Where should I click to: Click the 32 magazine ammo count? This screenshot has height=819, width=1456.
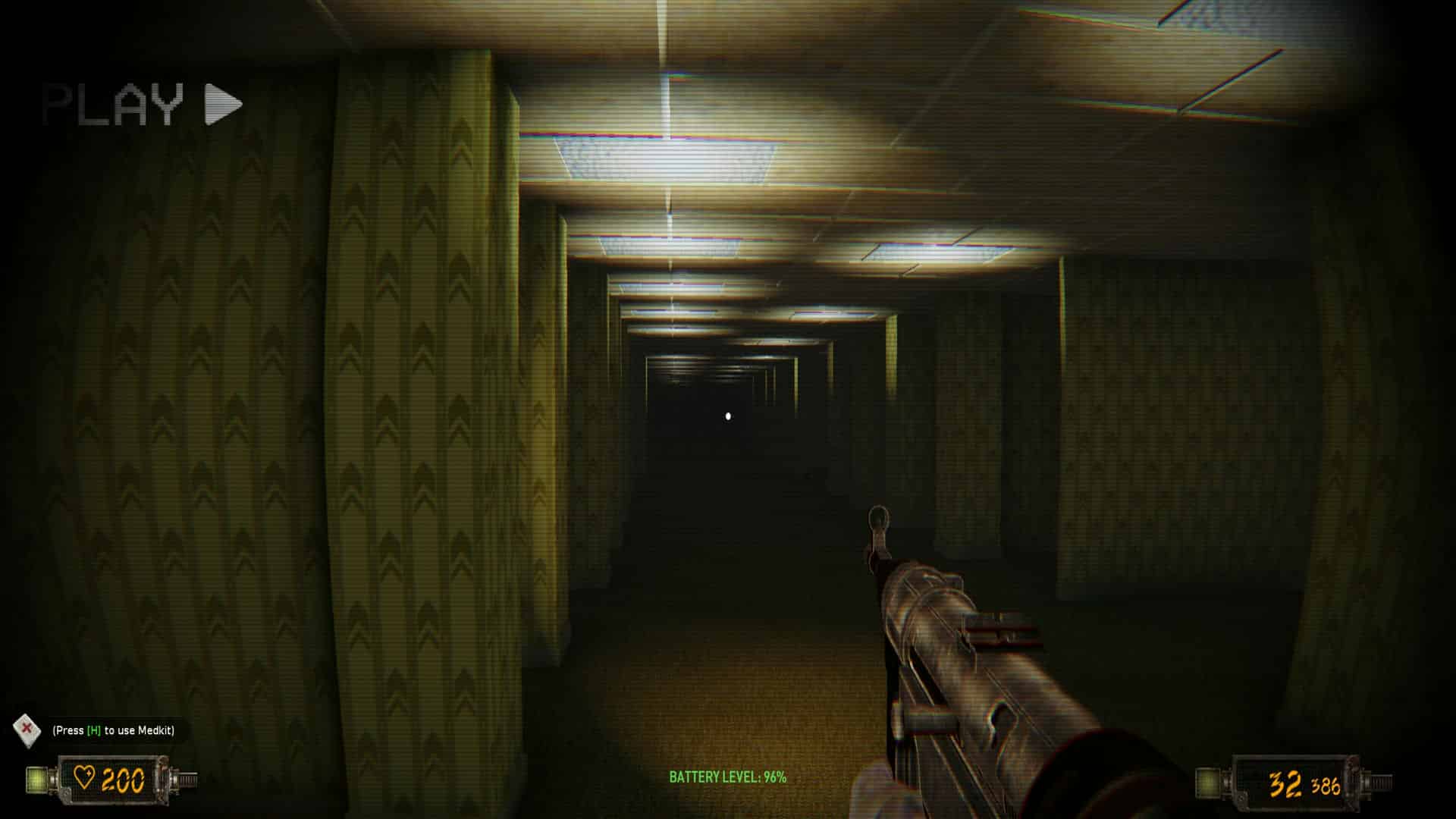click(1285, 783)
